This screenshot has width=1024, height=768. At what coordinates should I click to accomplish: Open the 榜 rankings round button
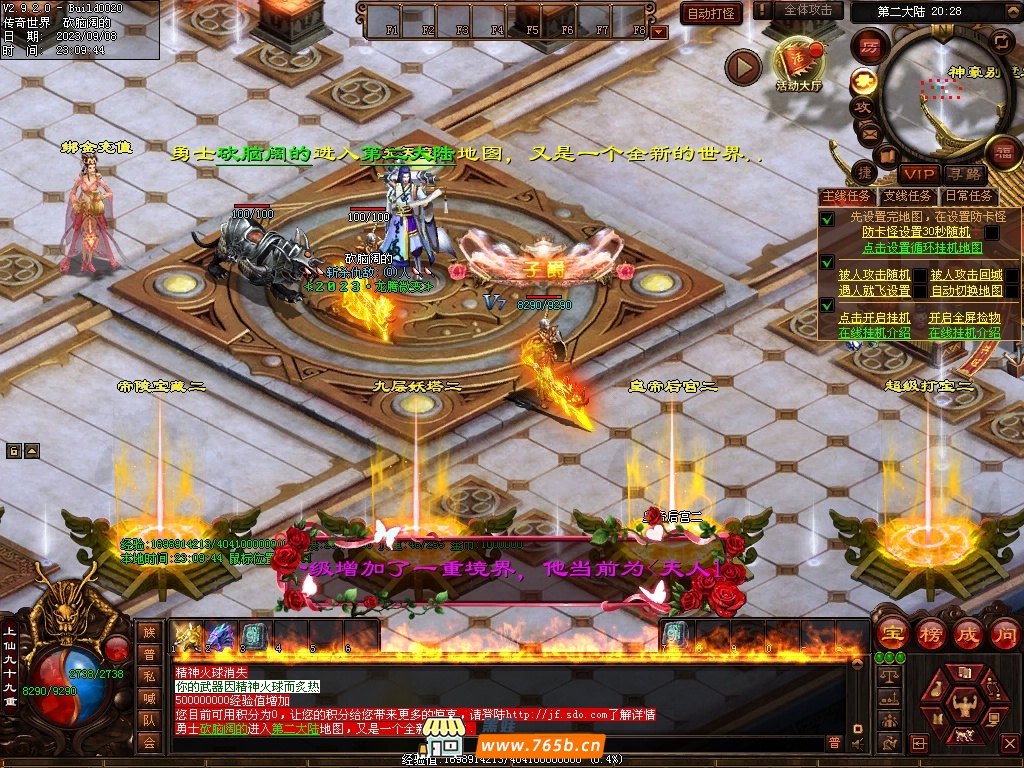tap(930, 633)
